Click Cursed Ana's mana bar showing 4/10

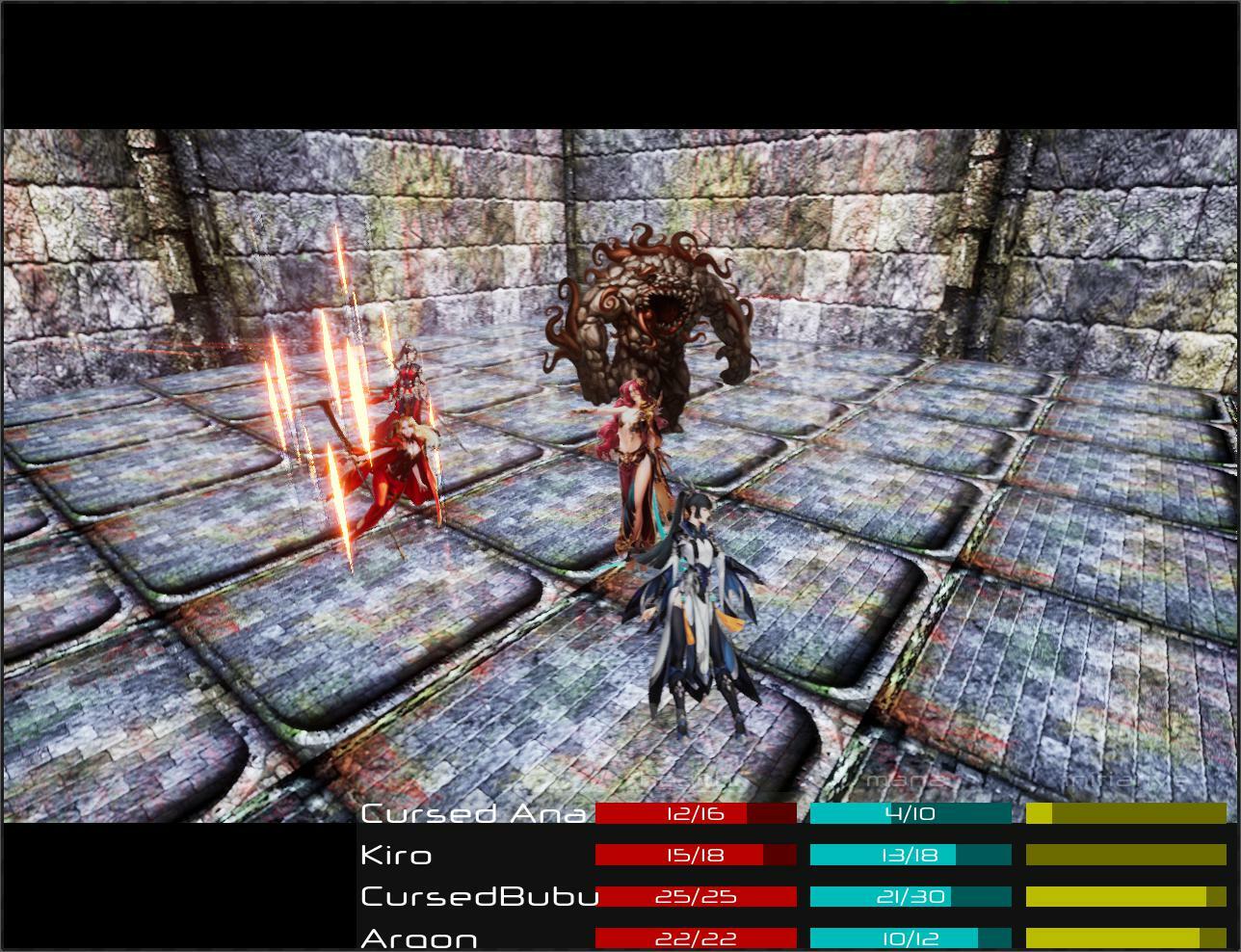point(911,812)
